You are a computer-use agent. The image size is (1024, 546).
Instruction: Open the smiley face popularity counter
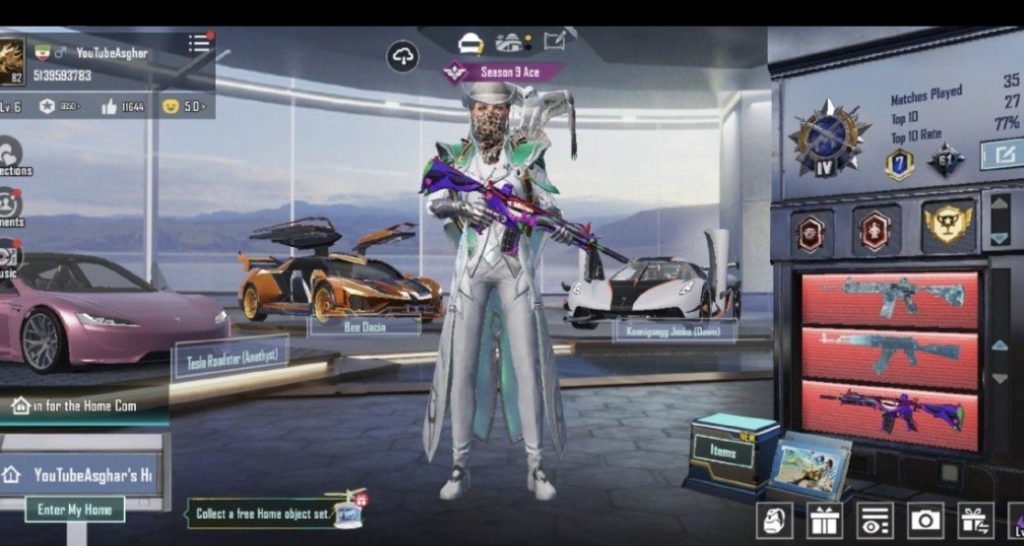click(x=170, y=106)
